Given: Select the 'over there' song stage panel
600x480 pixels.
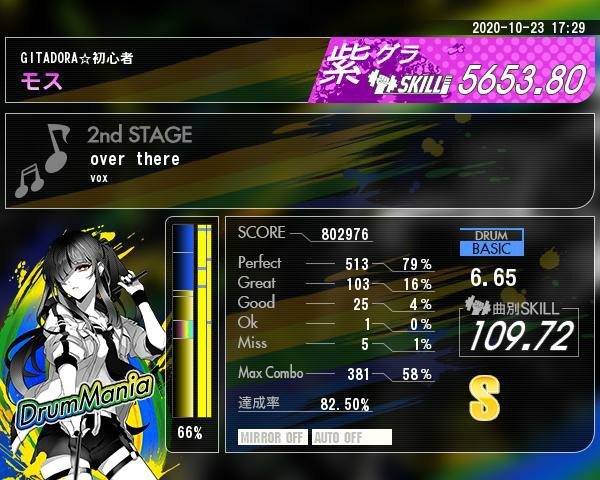Looking at the screenshot, I should click(300, 160).
